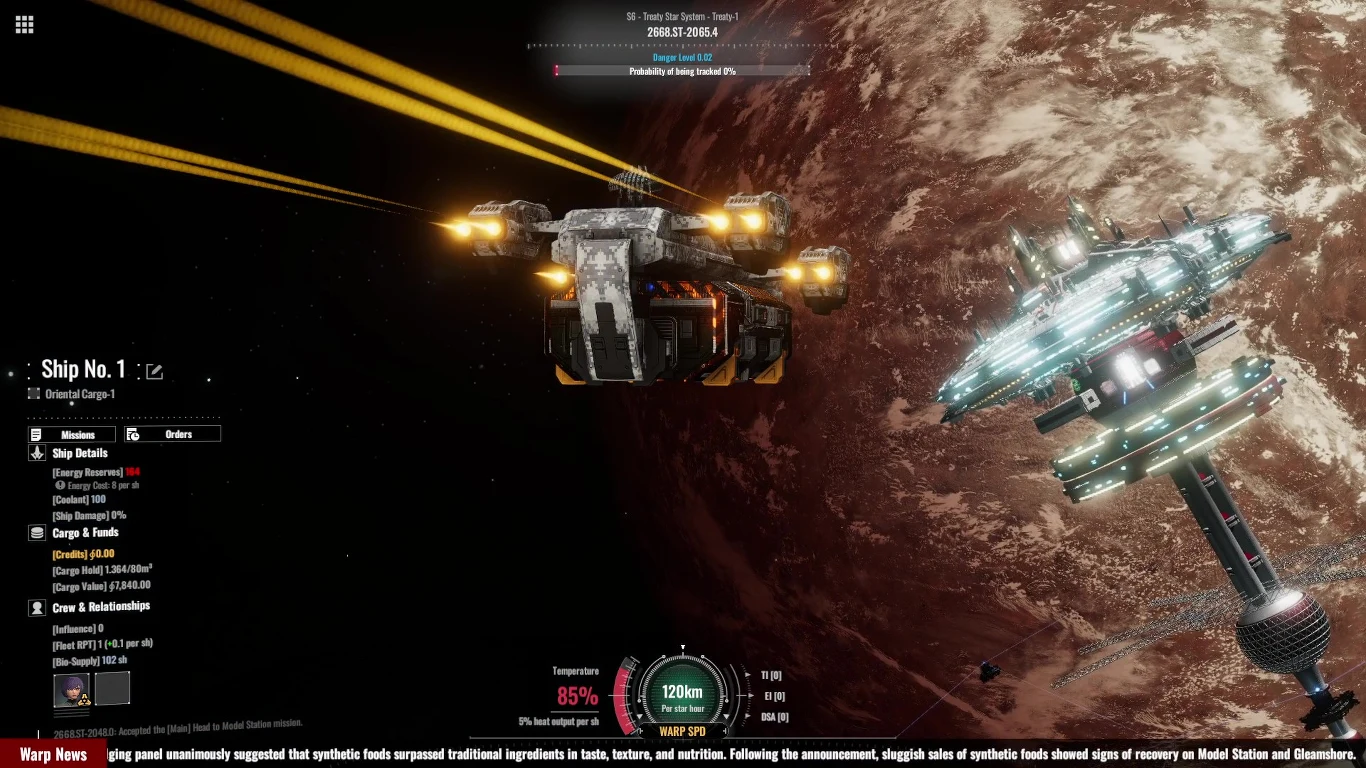This screenshot has width=1366, height=768.
Task: Click the WARP SPD button
Action: [682, 731]
